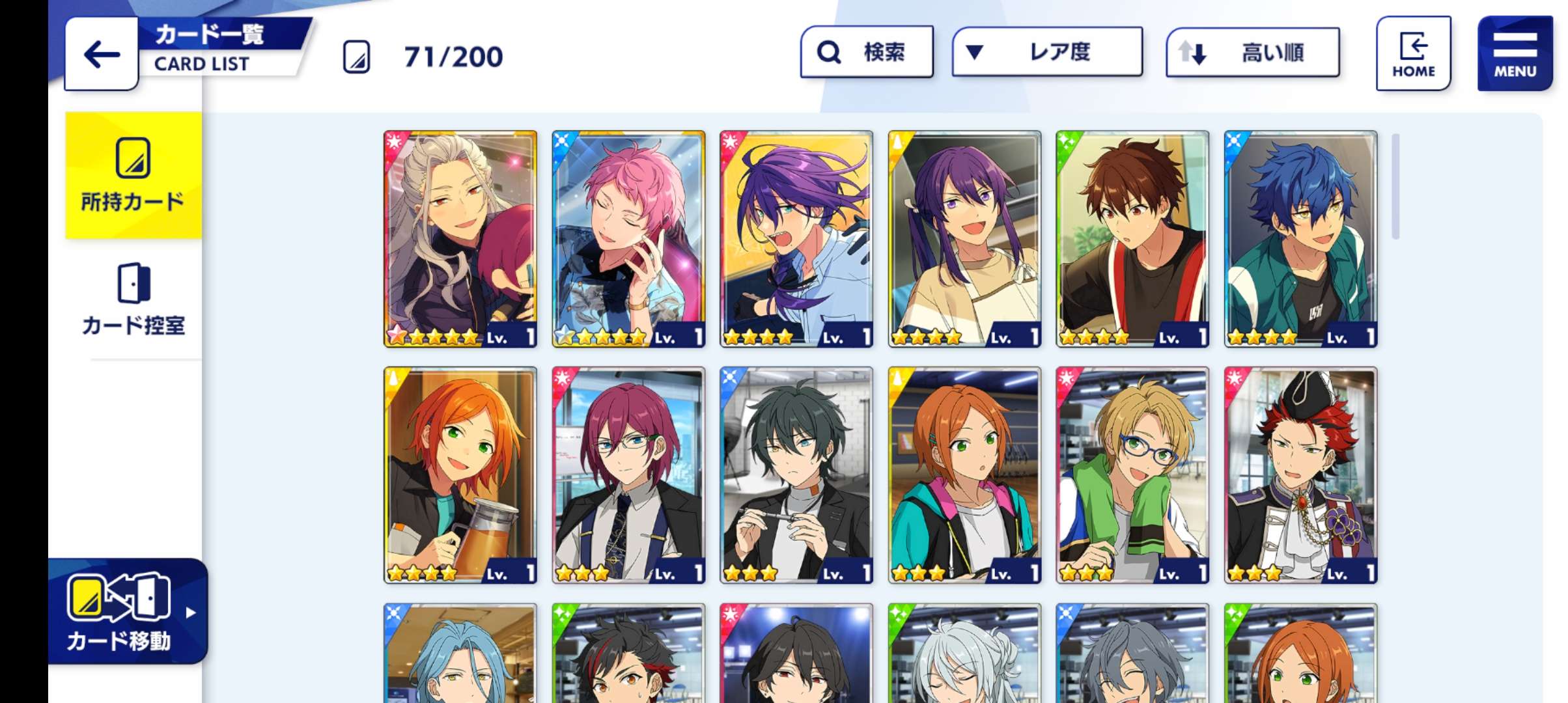The width and height of the screenshot is (1568, 703).
Task: Return to HOME screen
Action: 1413,54
